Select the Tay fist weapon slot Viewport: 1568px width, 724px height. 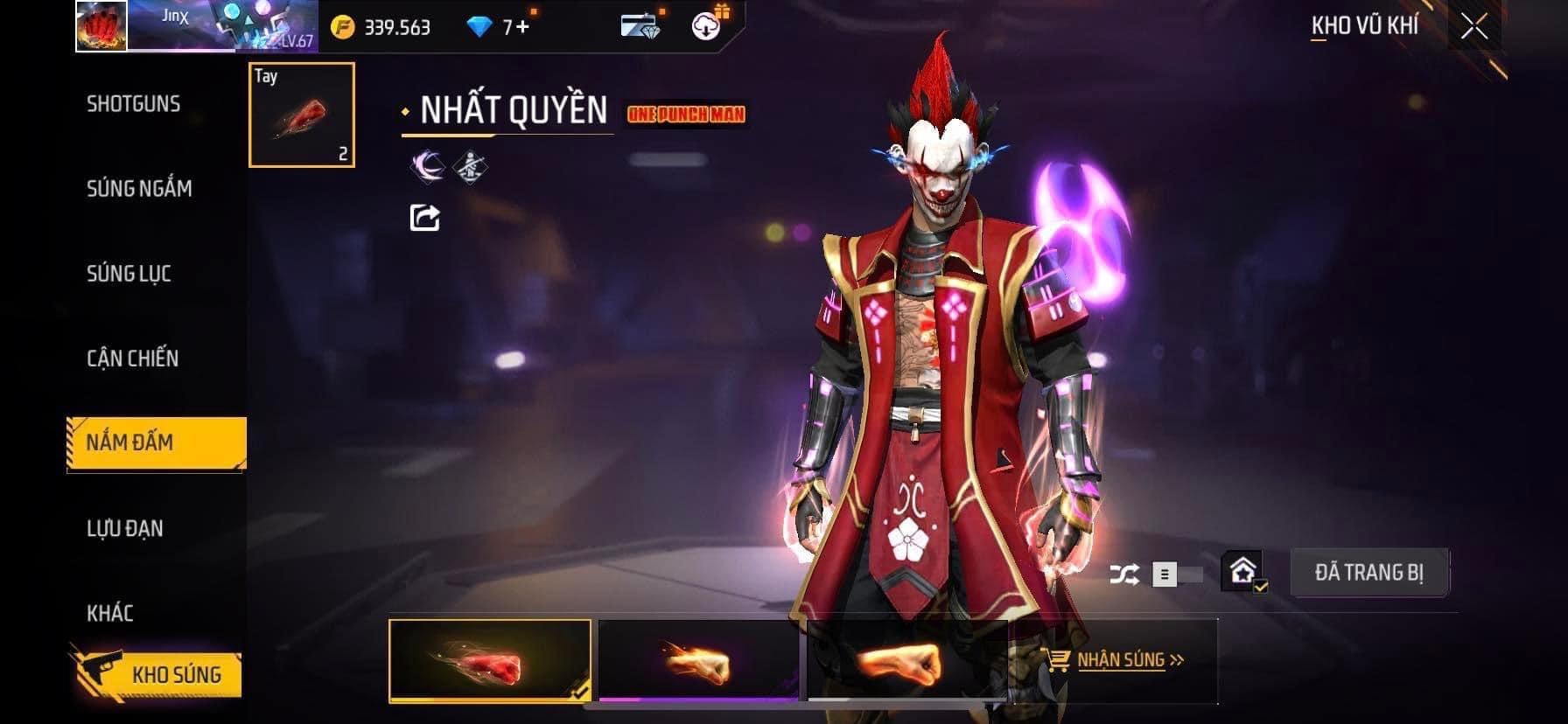click(x=302, y=115)
